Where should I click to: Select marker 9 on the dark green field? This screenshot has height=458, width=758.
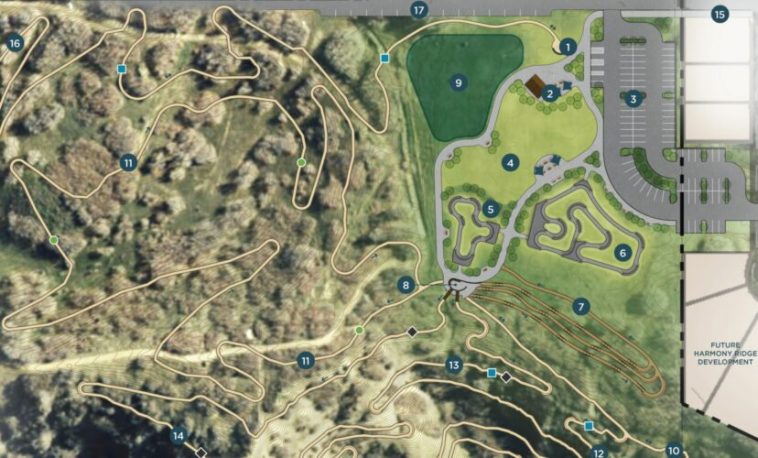click(459, 83)
